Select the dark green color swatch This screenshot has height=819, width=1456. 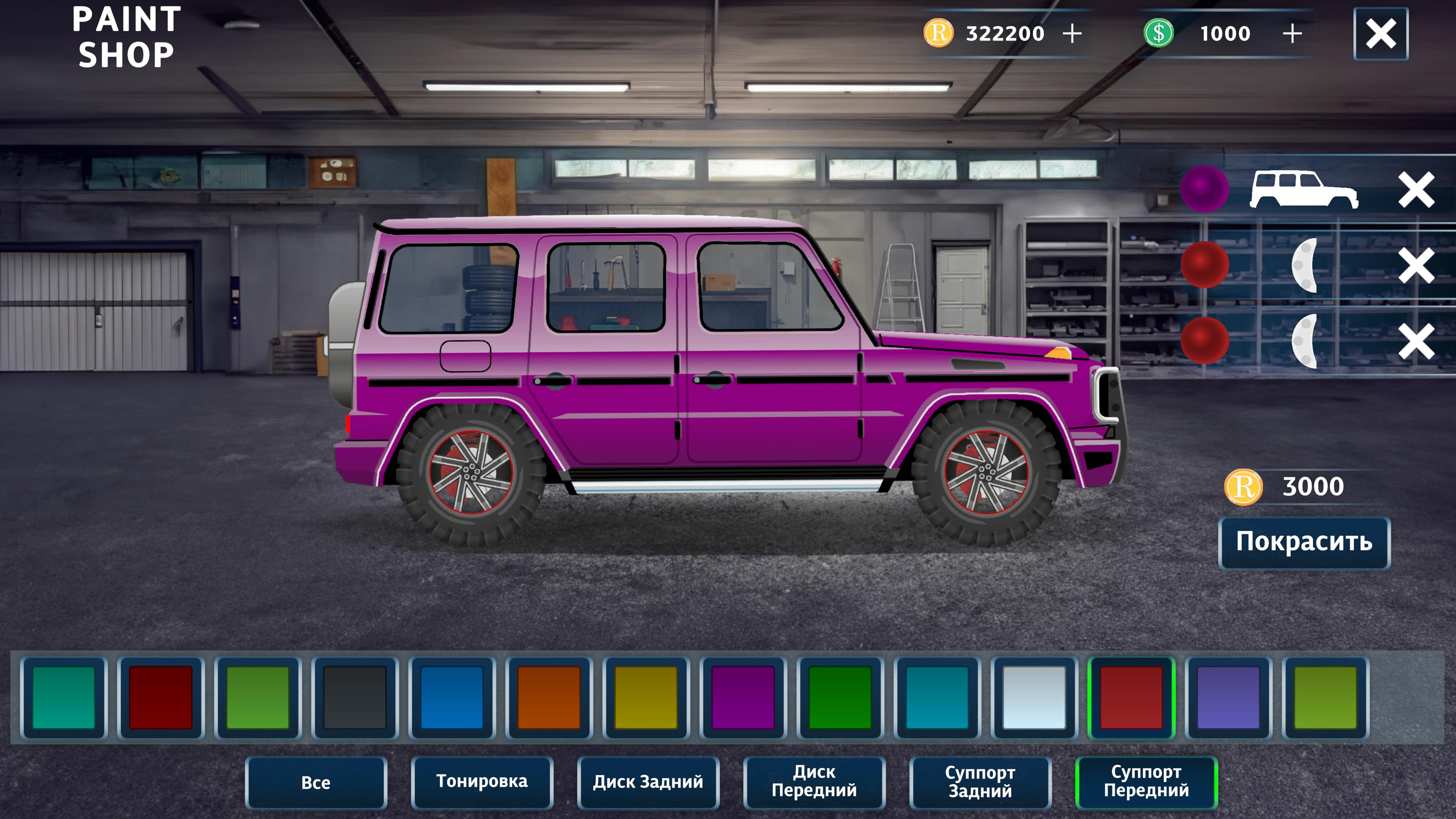coord(840,698)
